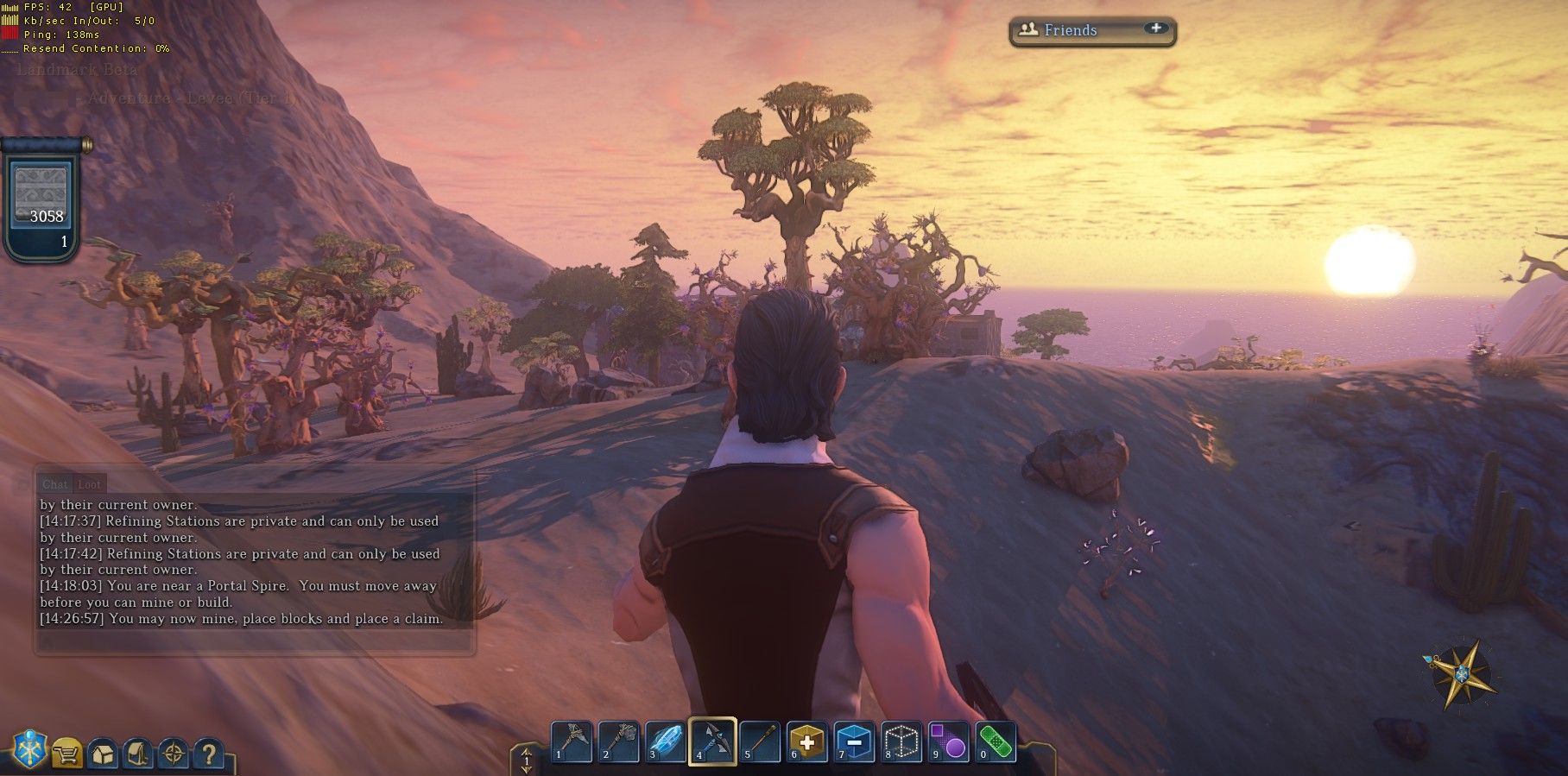Open the question mark help menu

(208, 754)
